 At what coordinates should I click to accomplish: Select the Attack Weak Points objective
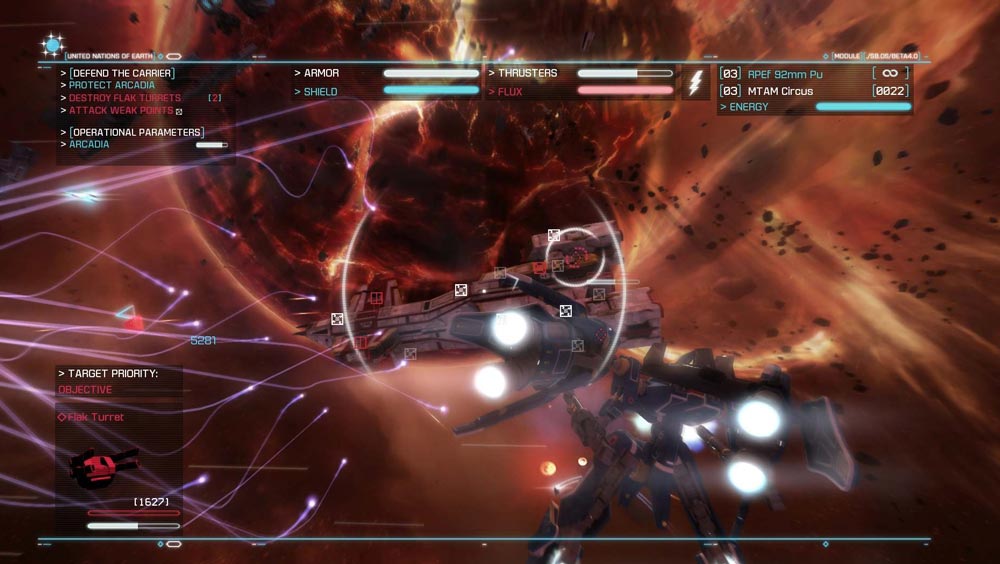pos(121,110)
